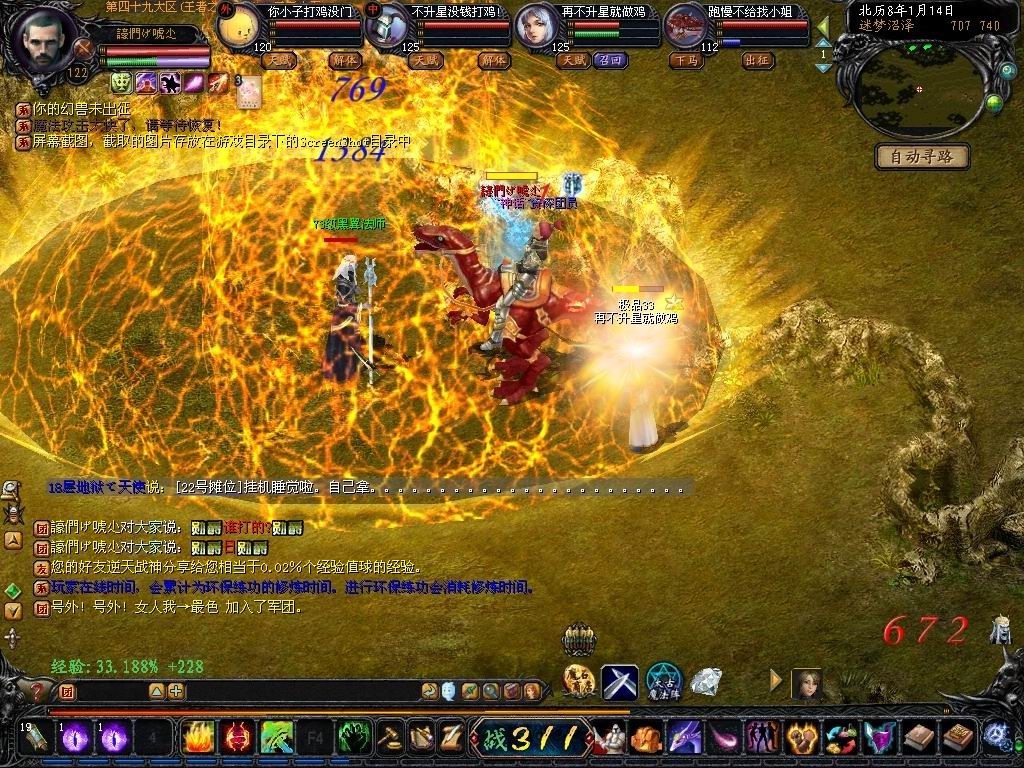Click the diamond gem icon
Screen dimensions: 1024x768
coord(707,682)
